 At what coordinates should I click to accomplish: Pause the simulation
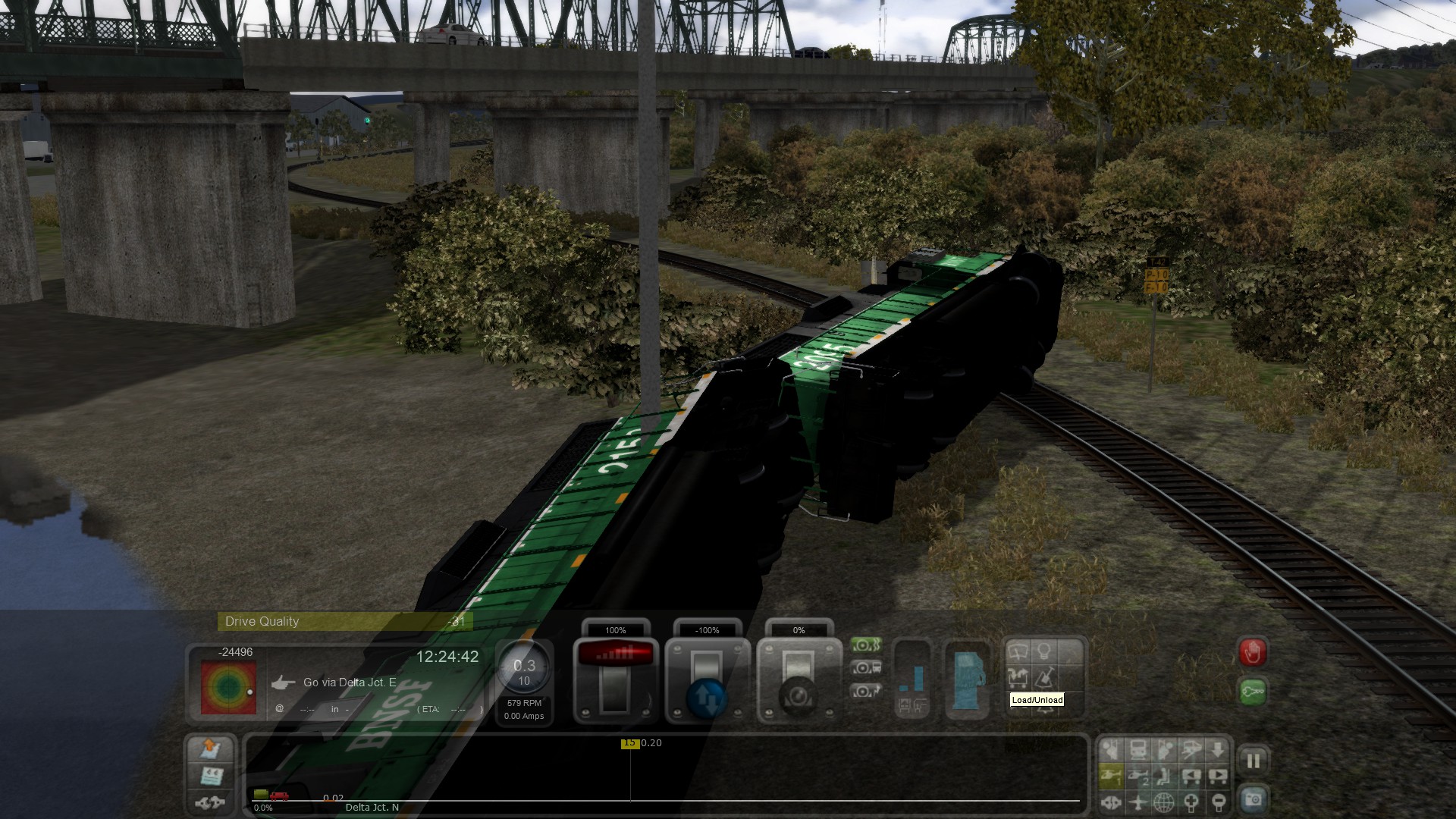click(x=1253, y=761)
